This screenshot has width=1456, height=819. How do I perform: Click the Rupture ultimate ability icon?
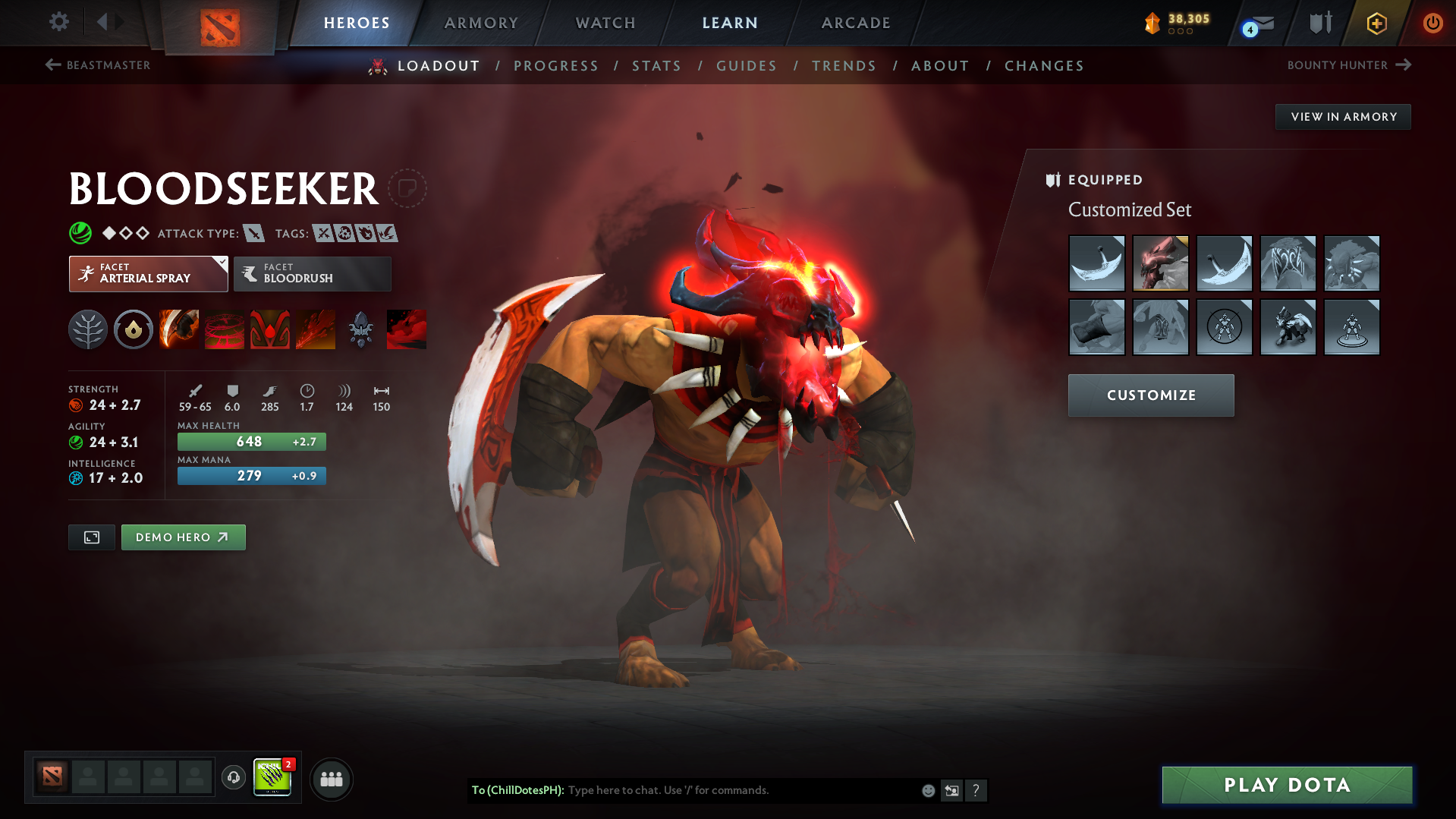tap(316, 329)
